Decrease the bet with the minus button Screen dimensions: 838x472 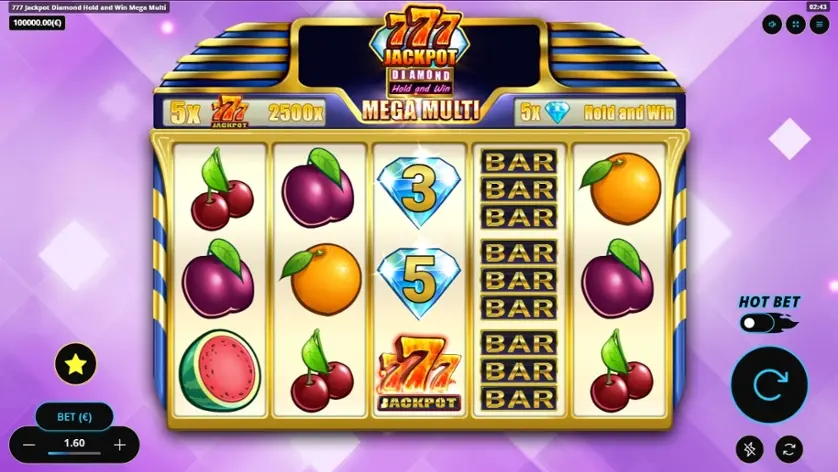(x=29, y=445)
